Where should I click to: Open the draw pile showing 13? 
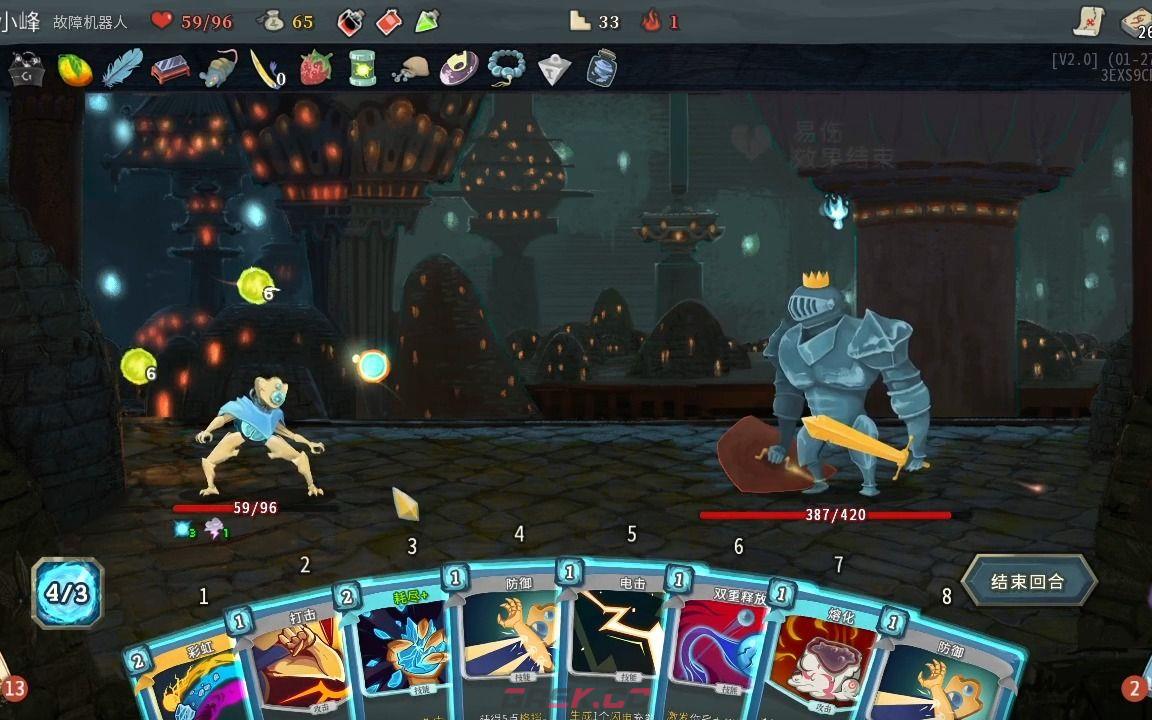[13, 688]
